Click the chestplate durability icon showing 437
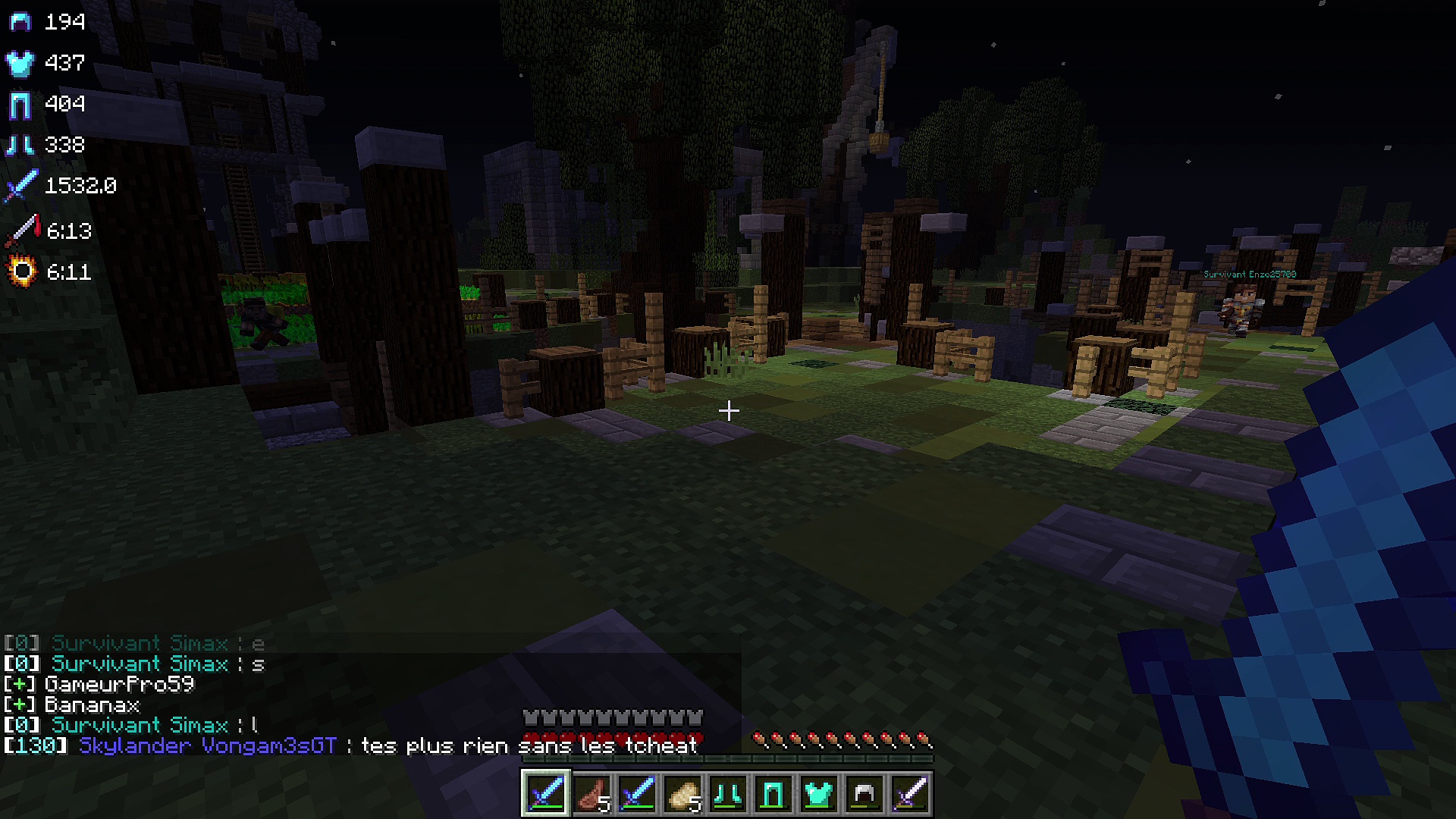This screenshot has width=1456, height=819. point(20,63)
